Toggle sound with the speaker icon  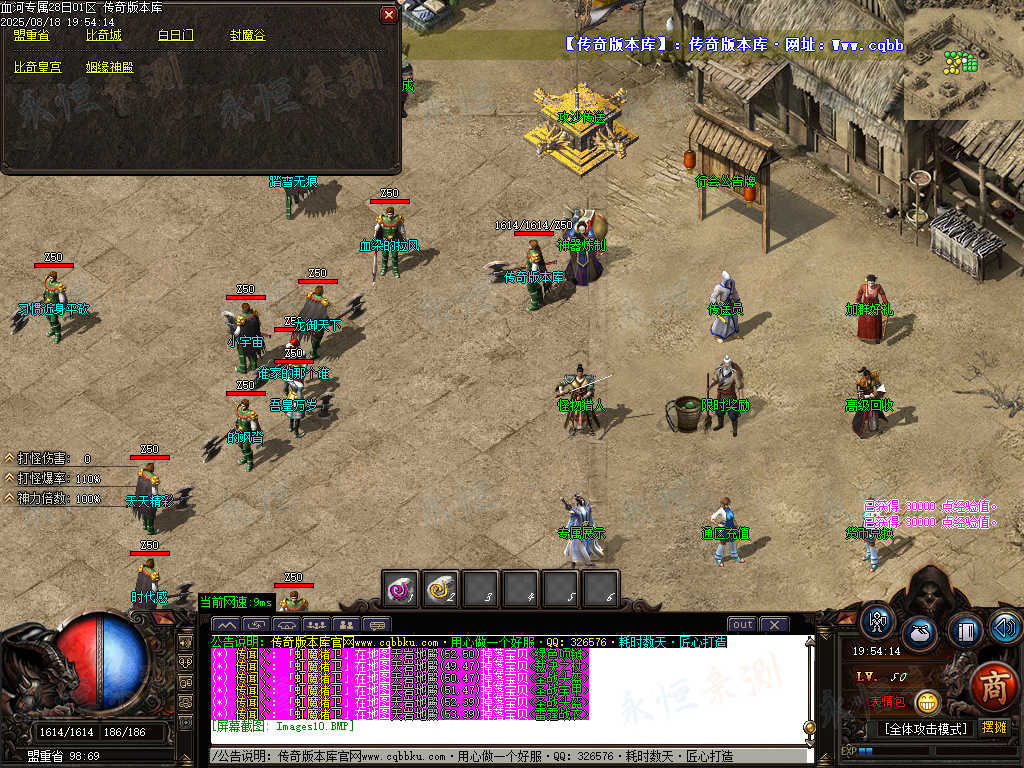click(1004, 627)
